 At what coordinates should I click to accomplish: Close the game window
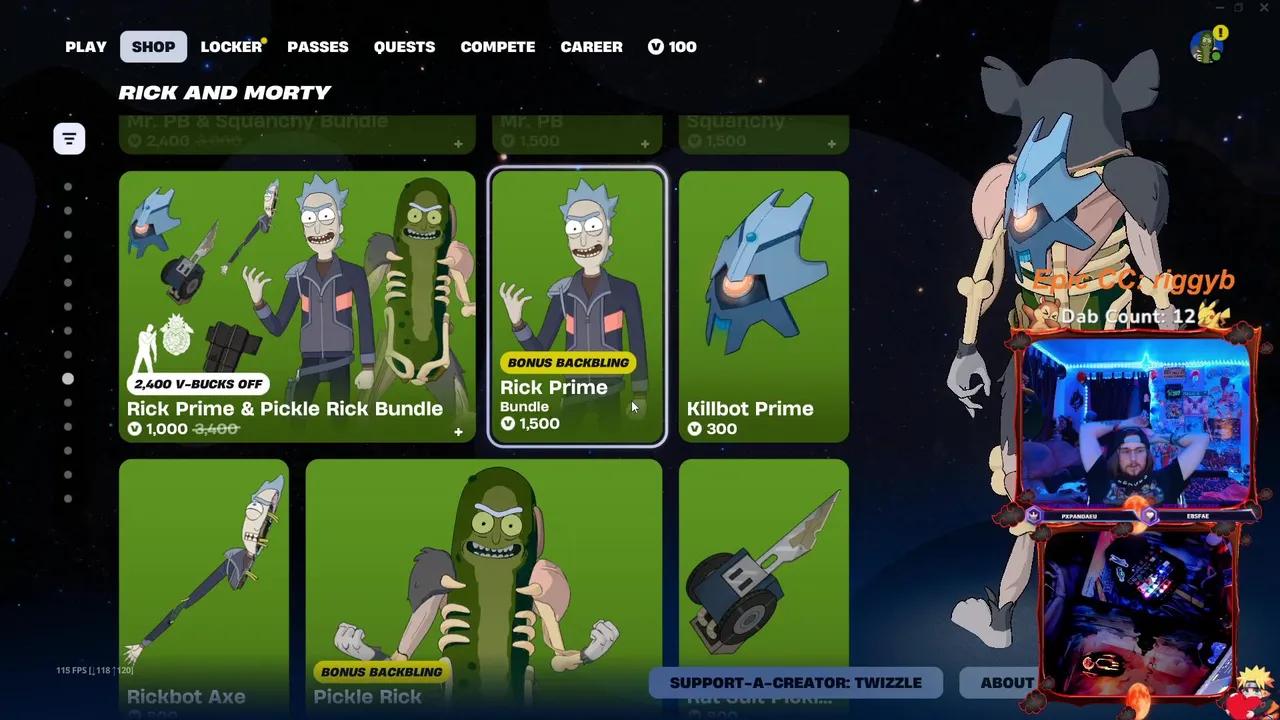1263,8
